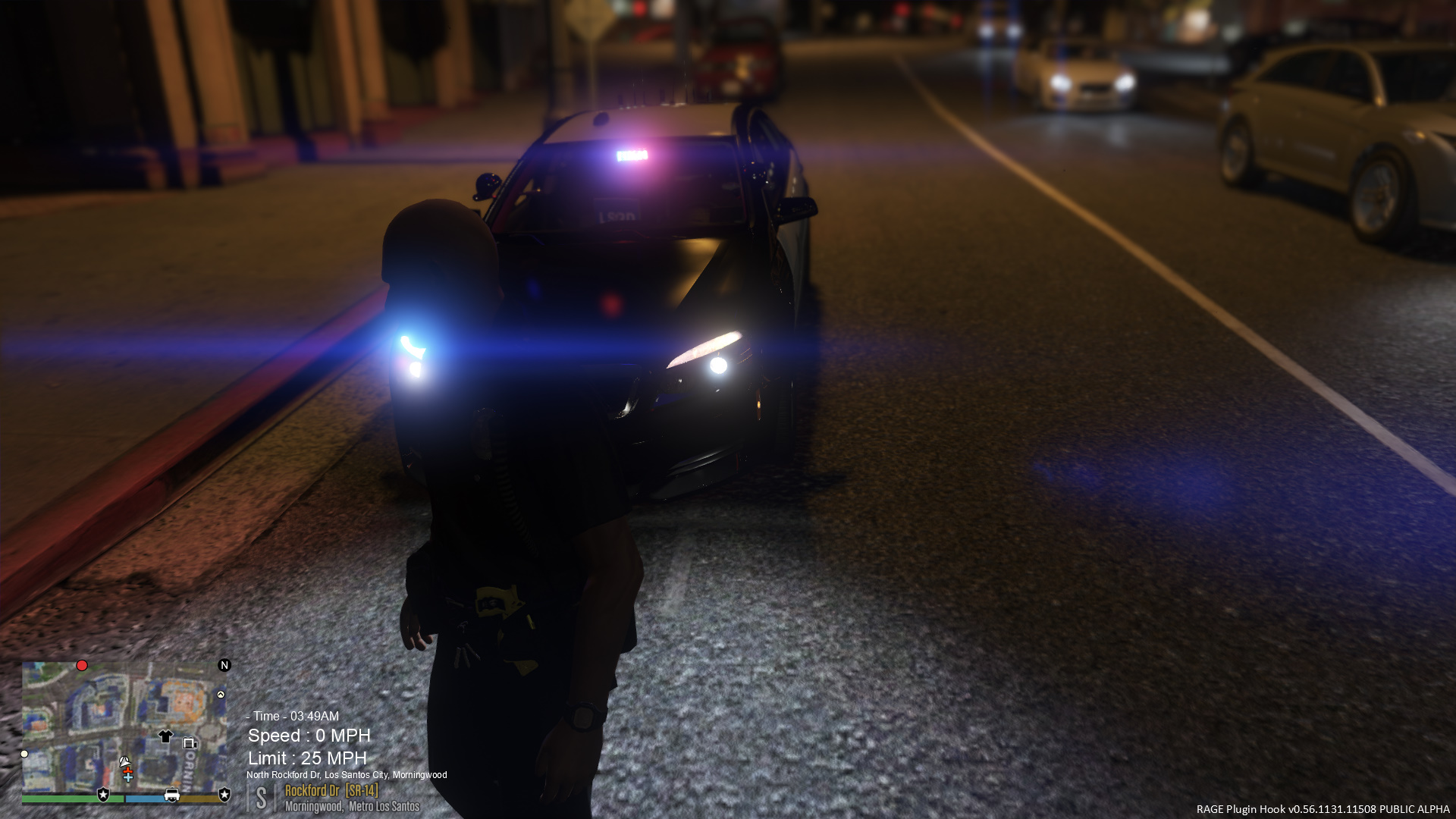Select the clothing store t-shirt blip
This screenshot has height=819, width=1456.
point(165,736)
